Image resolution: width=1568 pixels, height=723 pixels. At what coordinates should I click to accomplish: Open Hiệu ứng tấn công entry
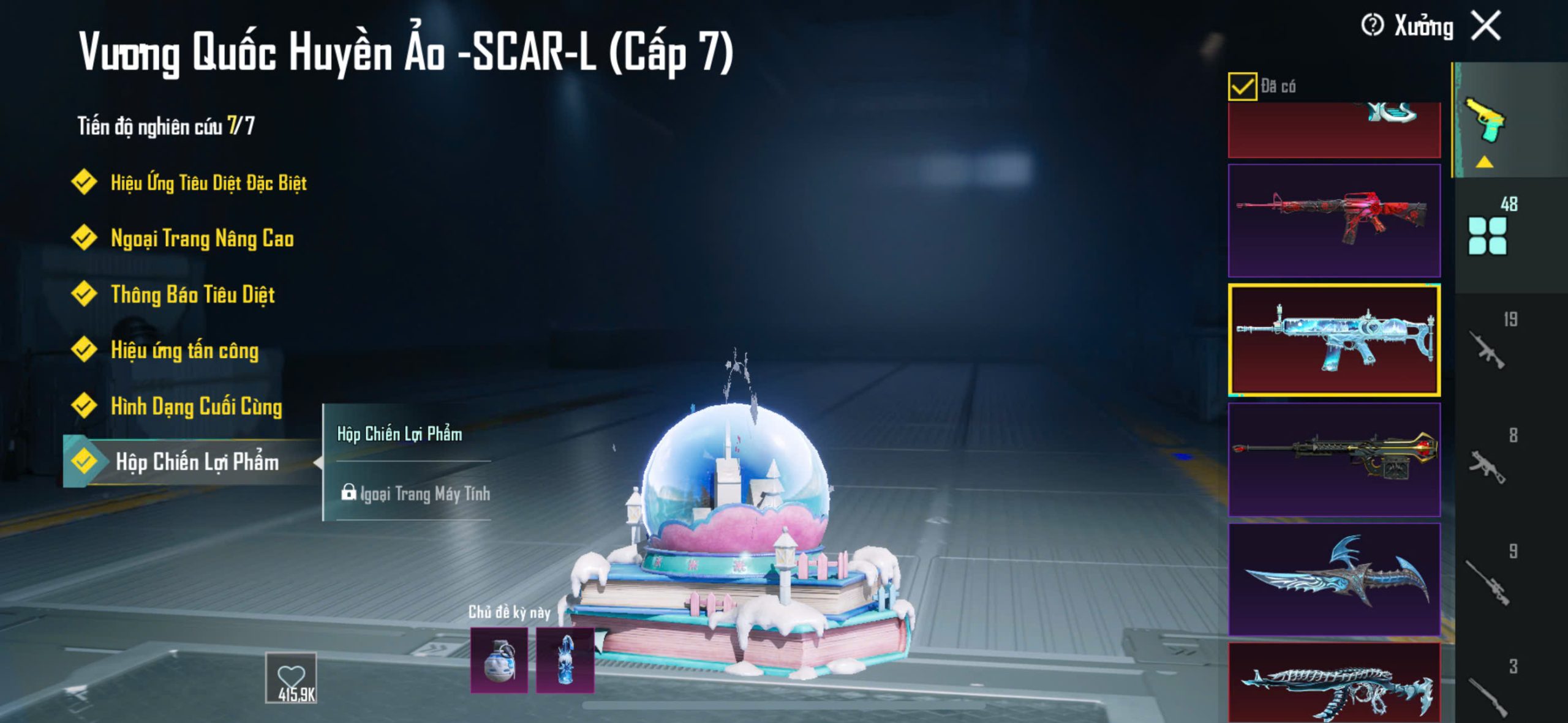click(184, 350)
